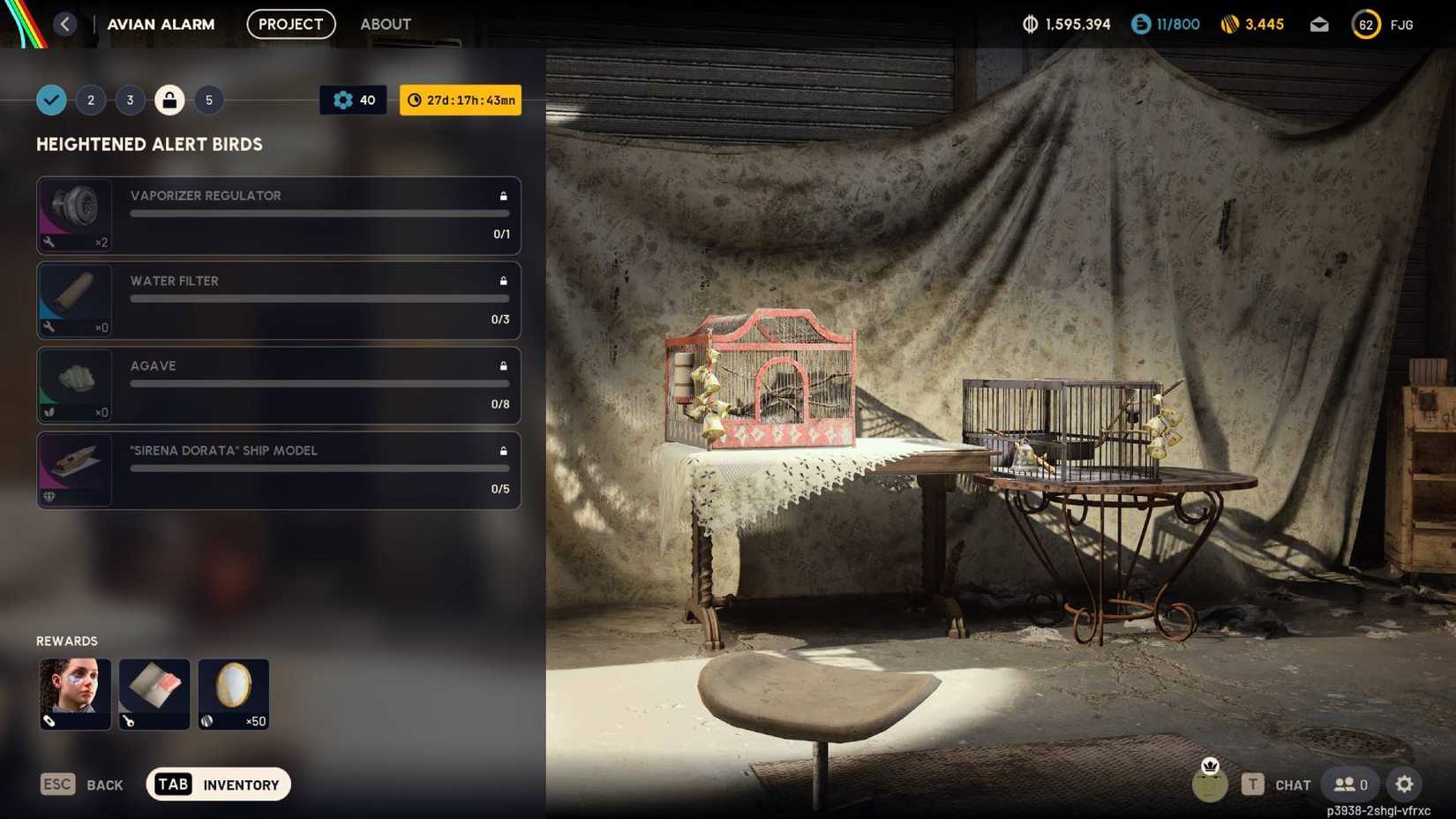Select stage 5 progress circle
1456x819 pixels.
(x=209, y=100)
